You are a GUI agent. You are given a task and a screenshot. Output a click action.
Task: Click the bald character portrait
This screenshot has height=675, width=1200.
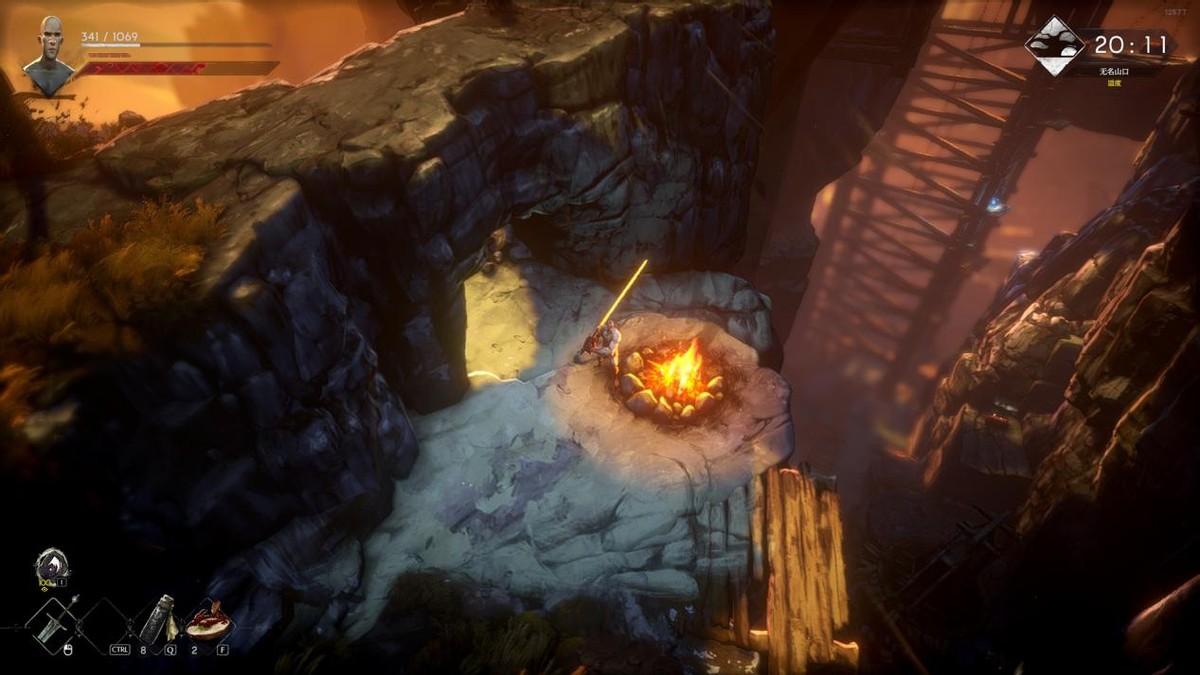[x=49, y=57]
